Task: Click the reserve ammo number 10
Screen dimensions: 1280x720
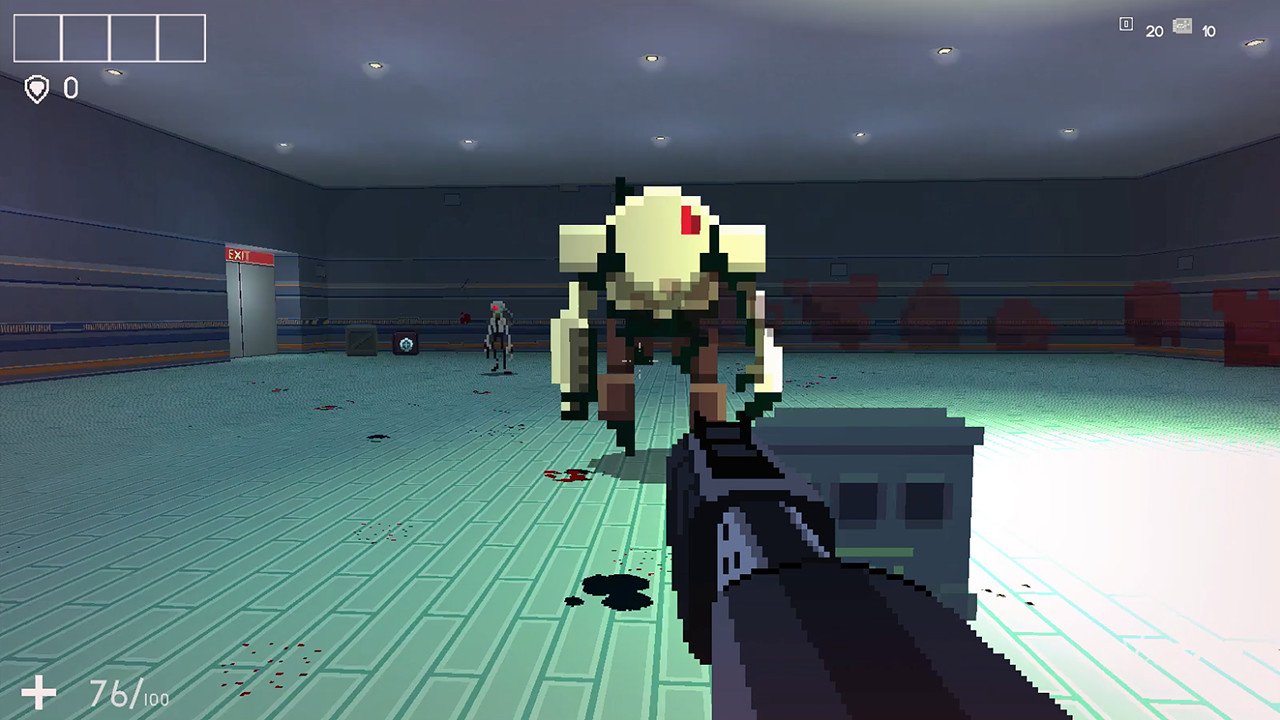Action: click(1207, 29)
